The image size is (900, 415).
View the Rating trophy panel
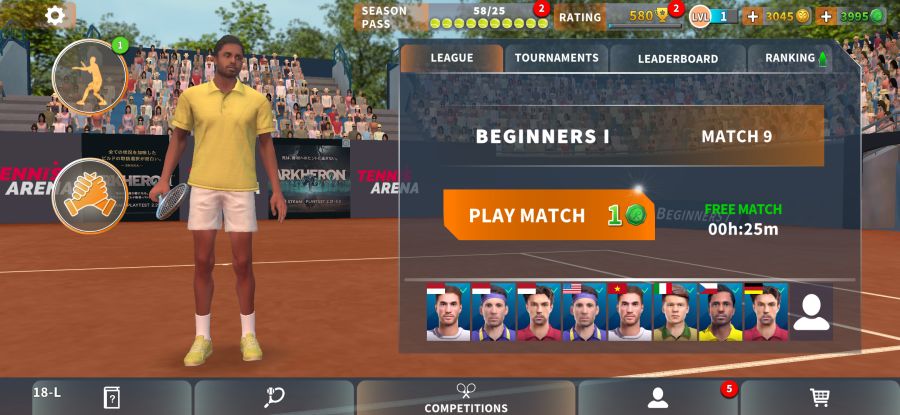point(620,17)
